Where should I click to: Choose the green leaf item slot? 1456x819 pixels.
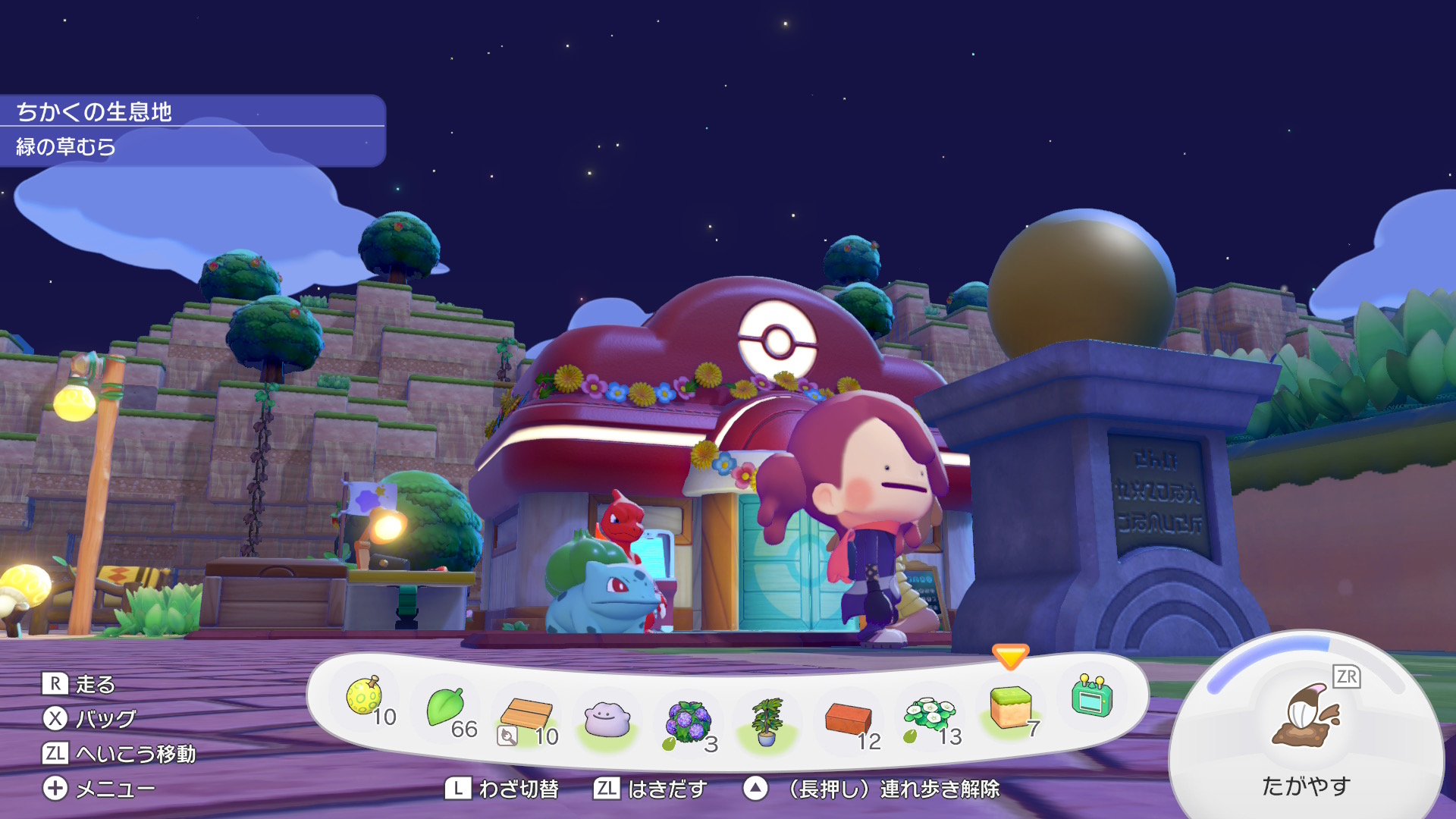[x=446, y=708]
